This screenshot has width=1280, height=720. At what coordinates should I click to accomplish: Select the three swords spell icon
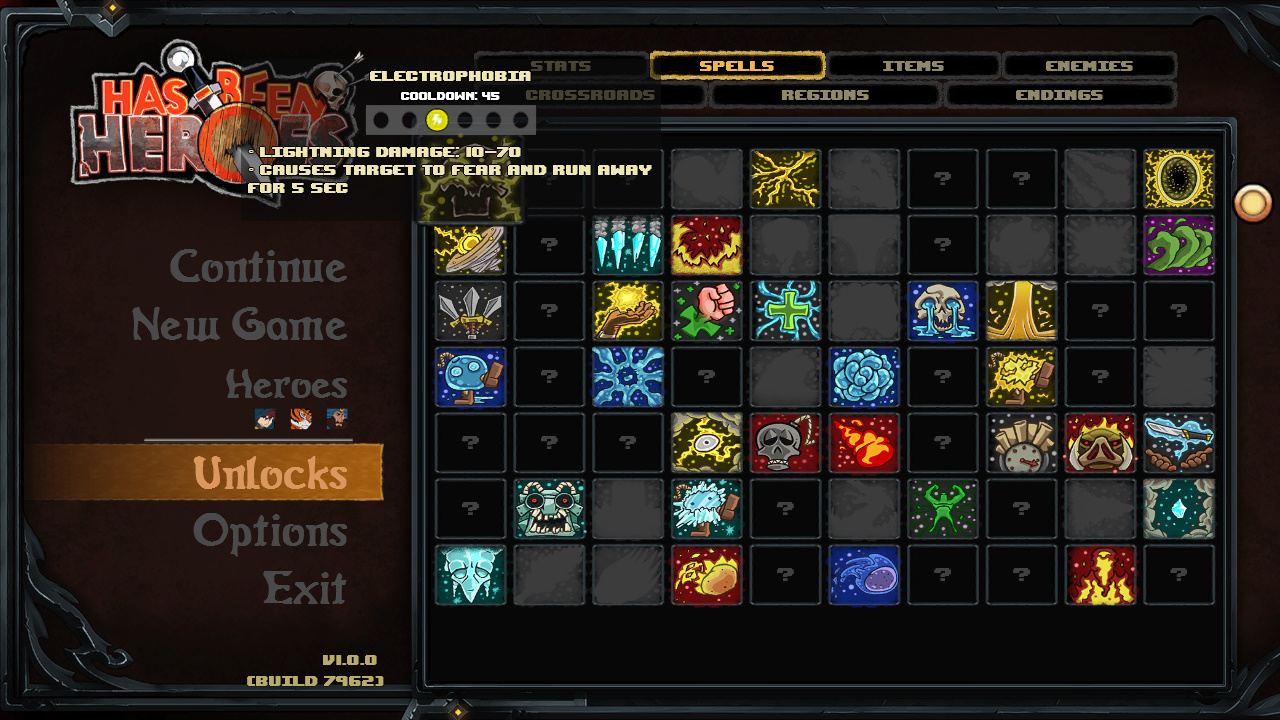[470, 311]
